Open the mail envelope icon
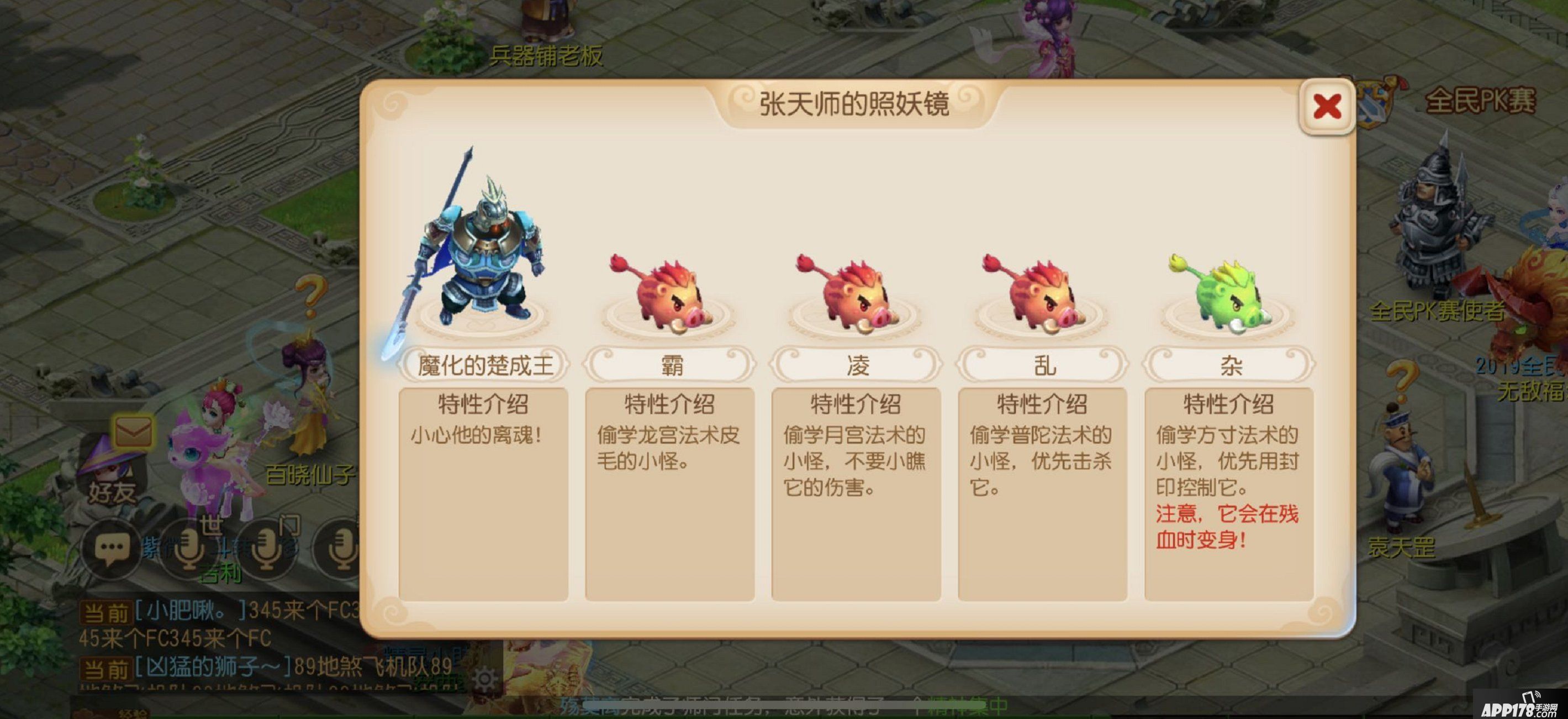1568x719 pixels. click(134, 431)
